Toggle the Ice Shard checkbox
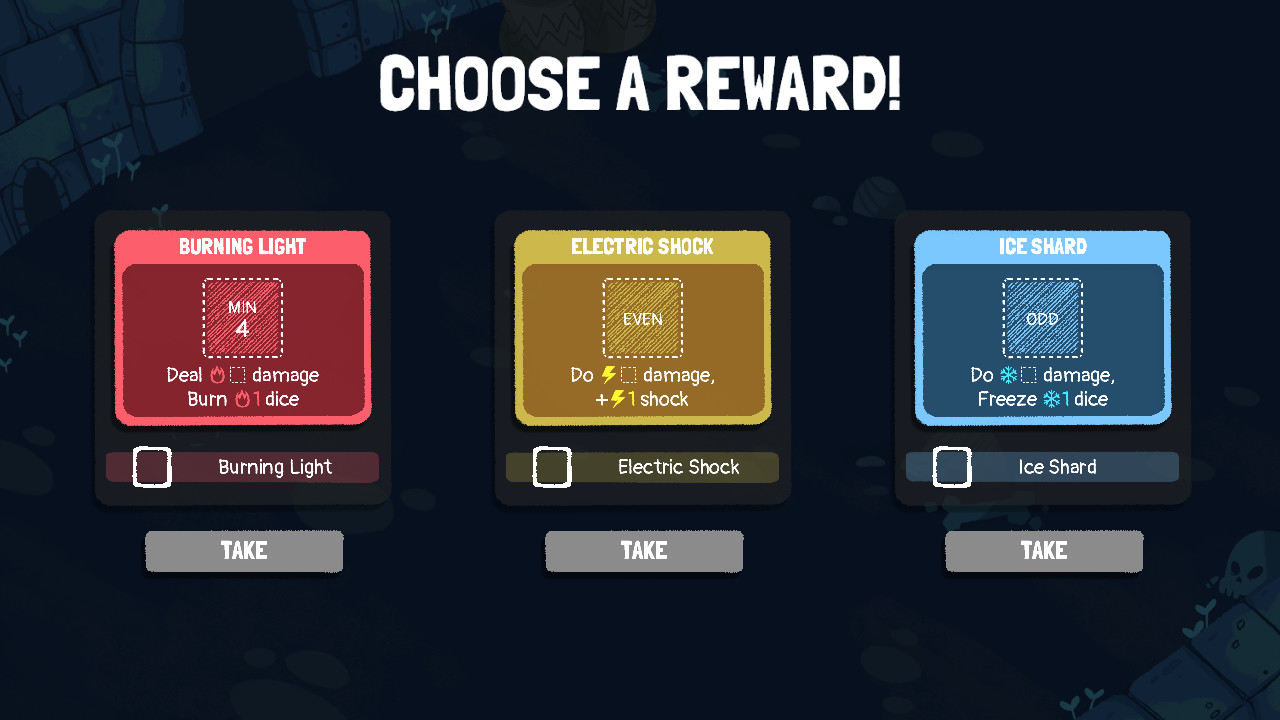This screenshot has height=720, width=1280. 951,466
